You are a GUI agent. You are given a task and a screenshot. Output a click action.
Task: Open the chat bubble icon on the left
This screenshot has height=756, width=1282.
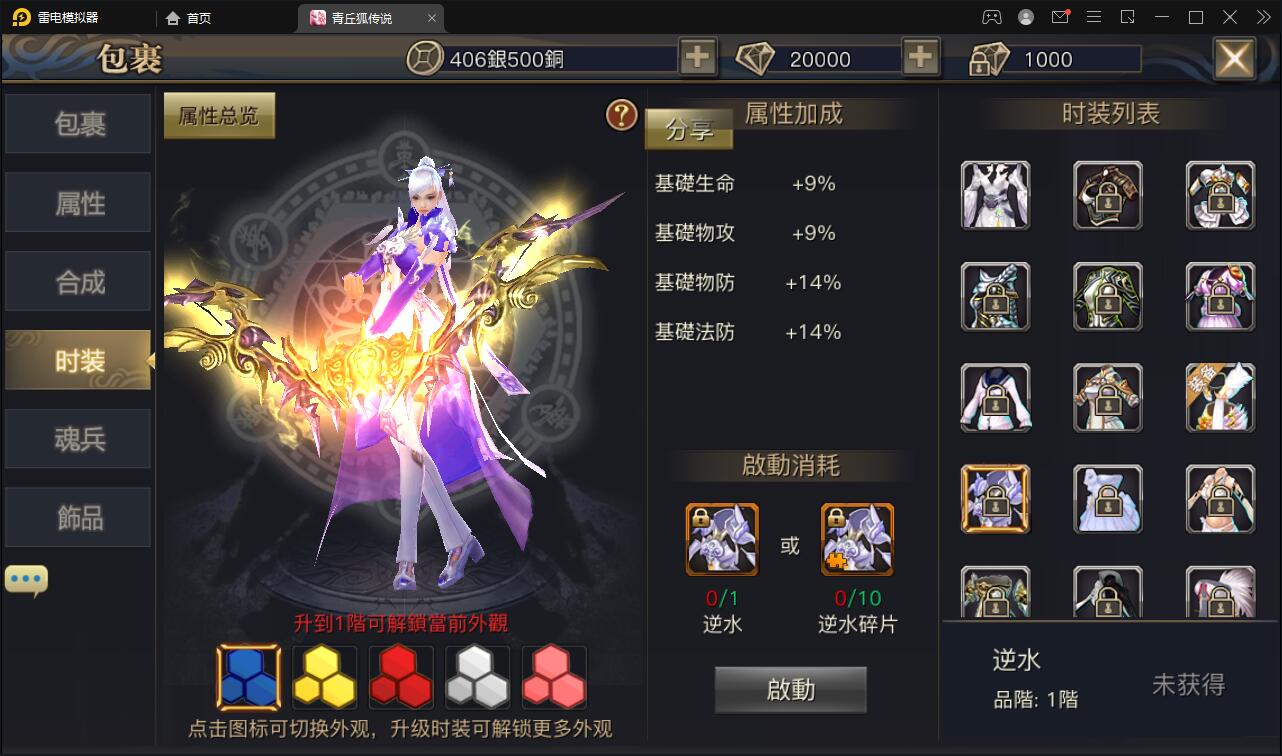pos(25,578)
